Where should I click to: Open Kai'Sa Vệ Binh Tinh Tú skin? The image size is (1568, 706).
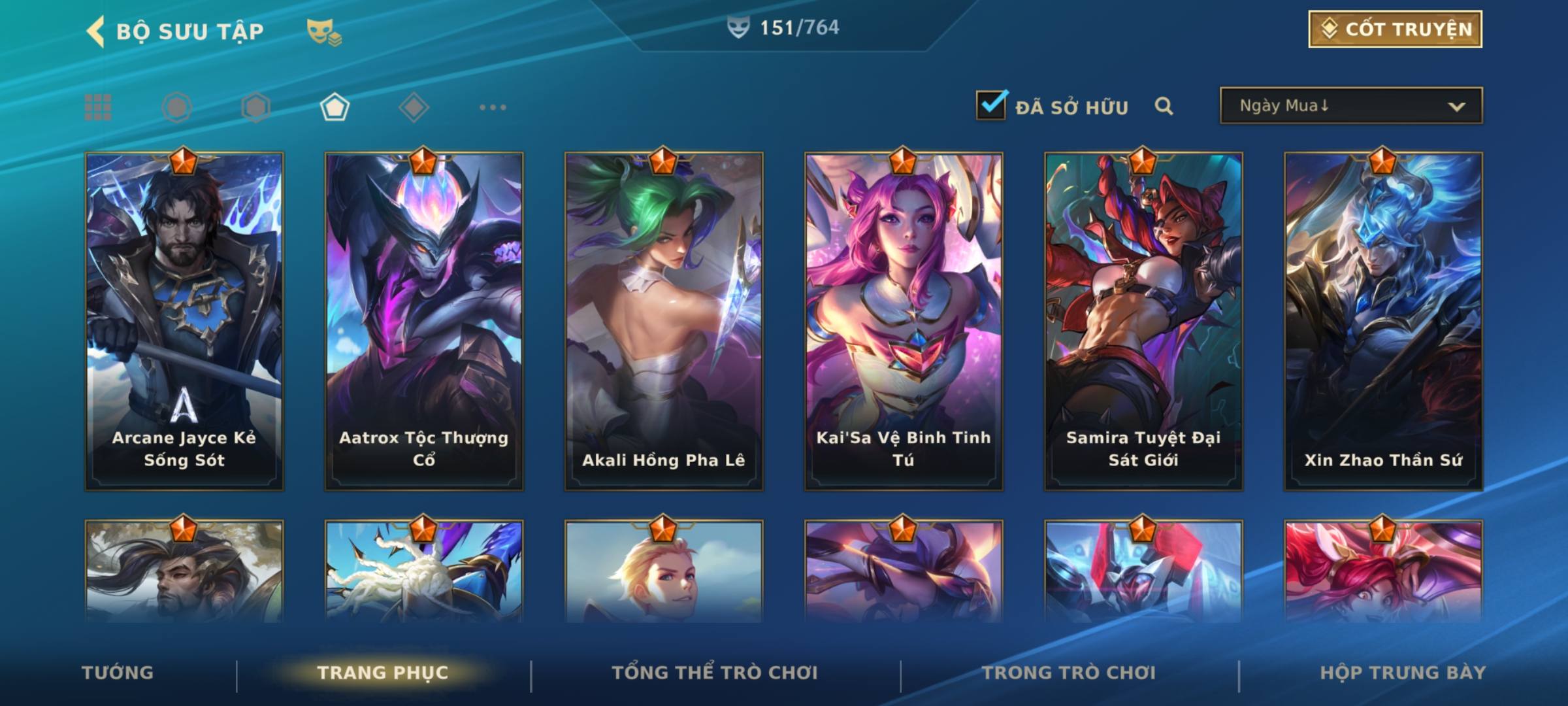click(904, 320)
